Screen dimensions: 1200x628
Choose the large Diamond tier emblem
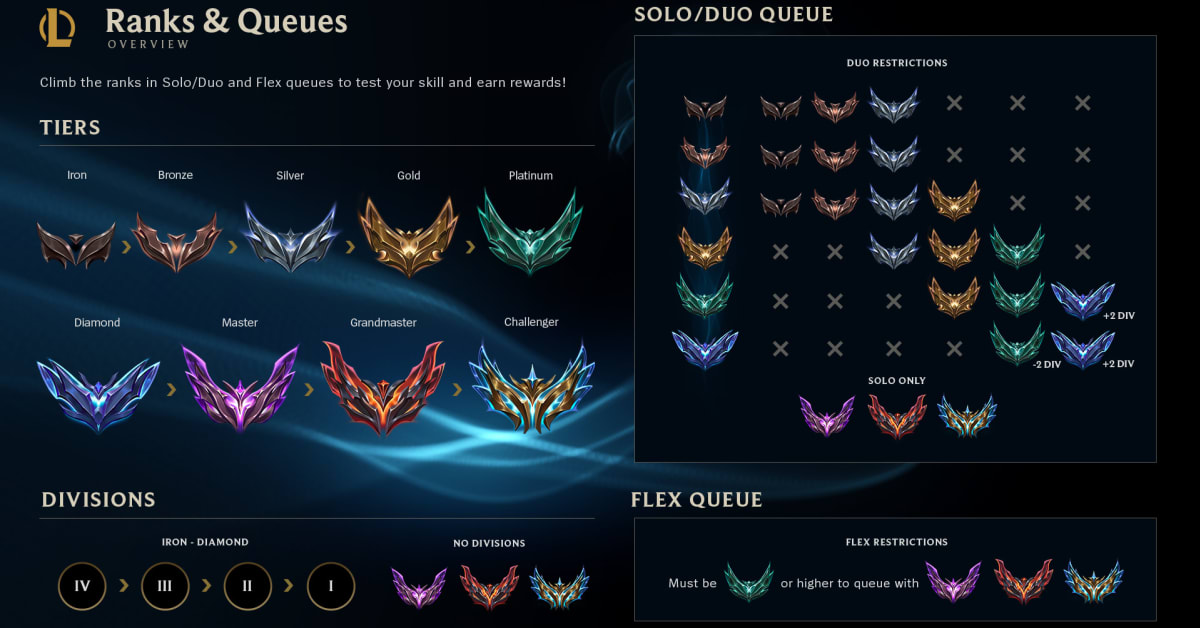[x=97, y=389]
